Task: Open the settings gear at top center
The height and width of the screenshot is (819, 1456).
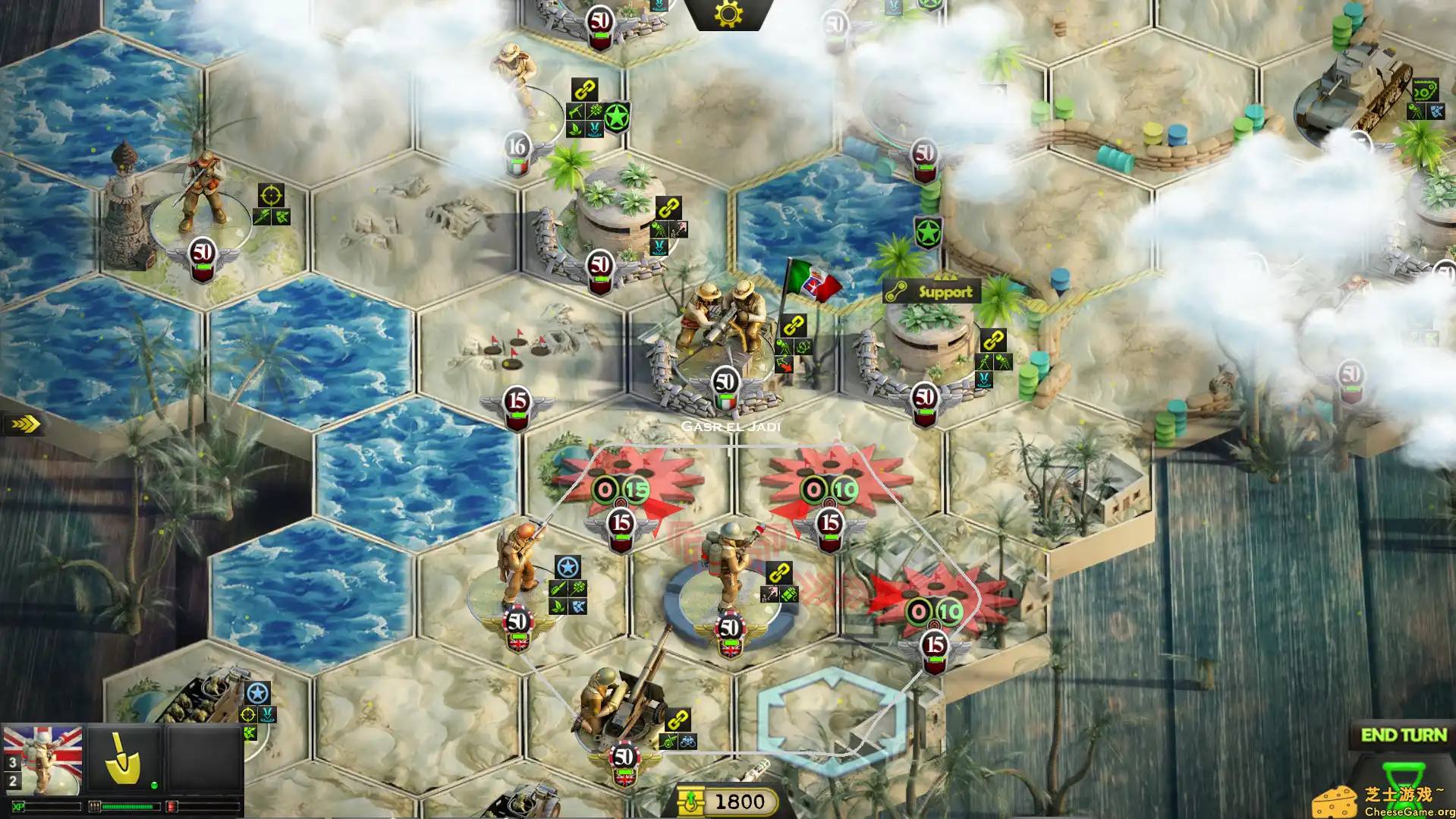Action: tap(728, 14)
